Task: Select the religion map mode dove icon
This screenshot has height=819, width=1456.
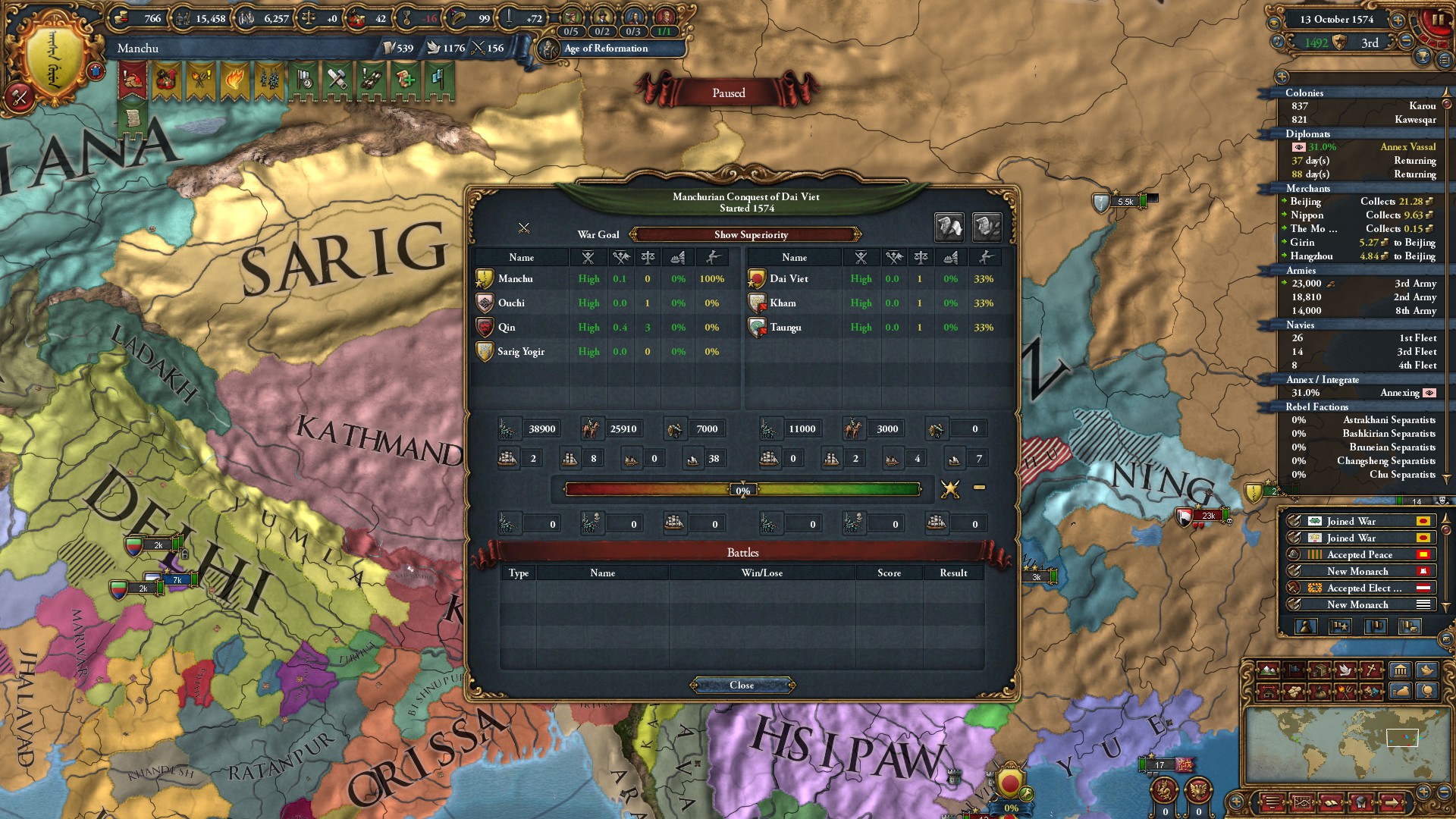Action: click(x=1347, y=670)
